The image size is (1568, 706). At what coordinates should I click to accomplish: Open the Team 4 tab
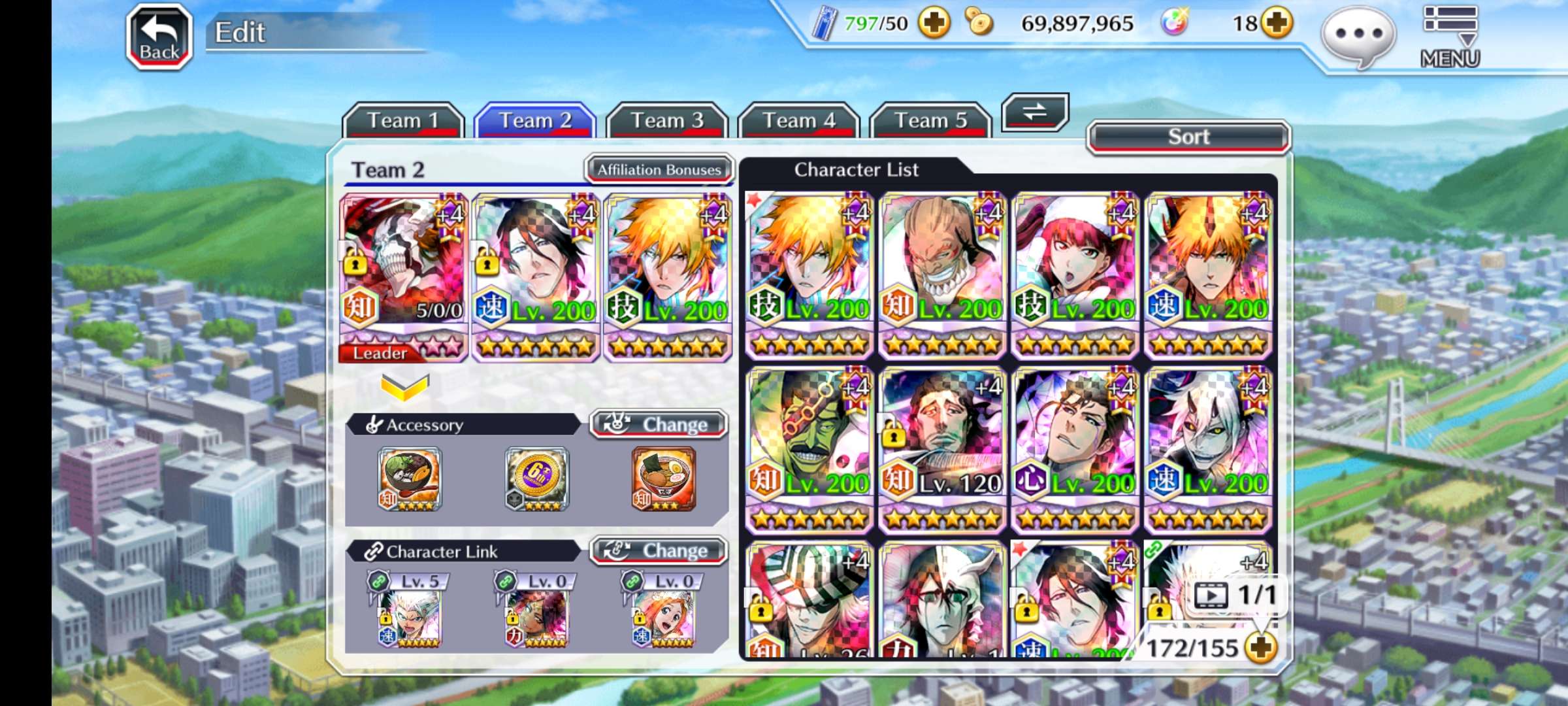pos(798,121)
